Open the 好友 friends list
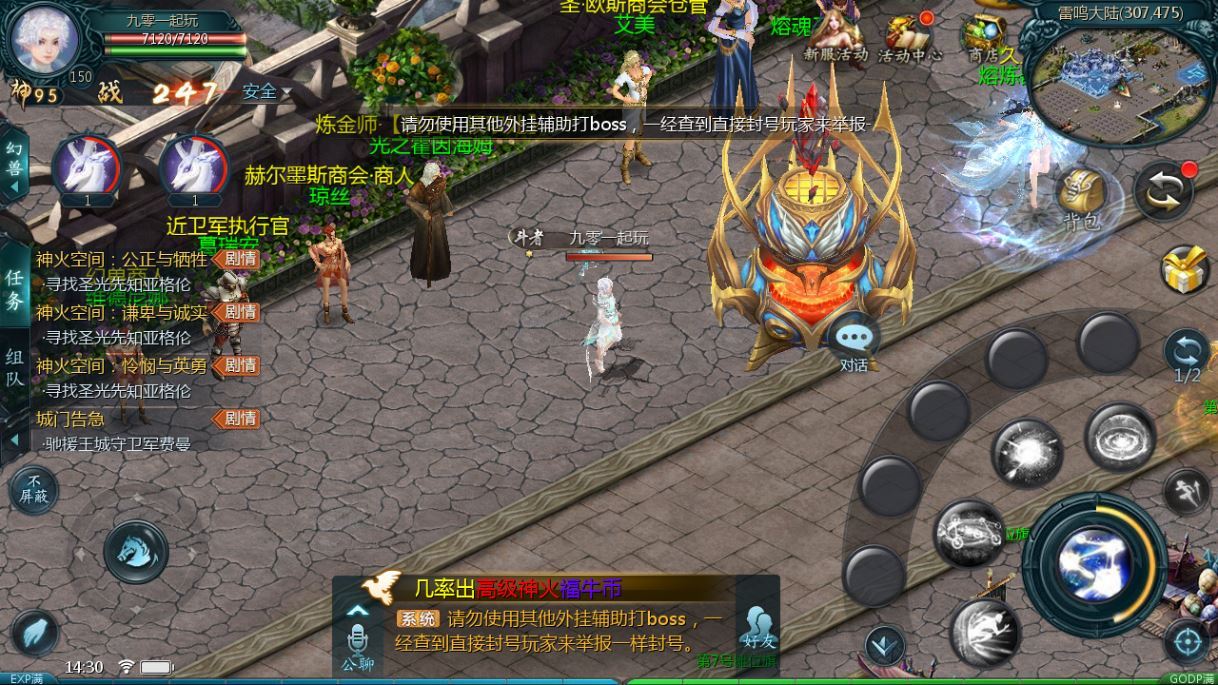This screenshot has width=1218, height=685. (x=758, y=628)
